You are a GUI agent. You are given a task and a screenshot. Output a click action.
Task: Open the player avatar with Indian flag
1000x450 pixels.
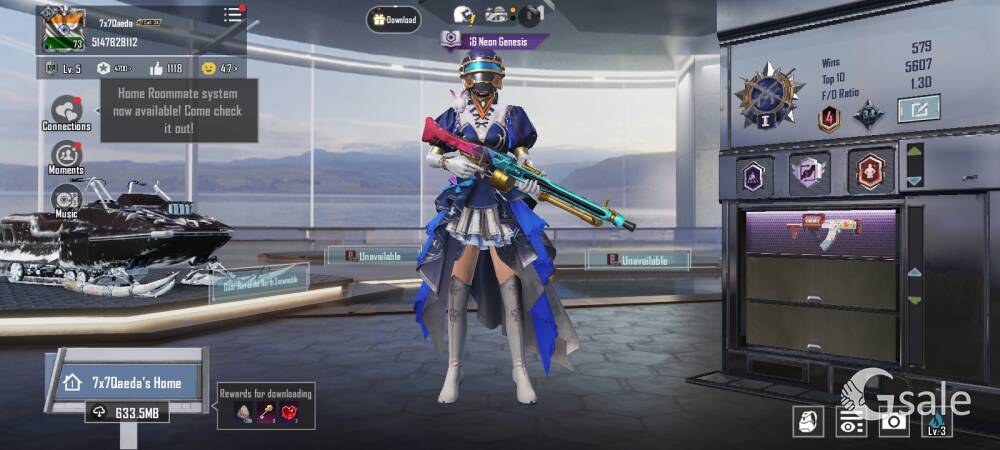pos(64,30)
